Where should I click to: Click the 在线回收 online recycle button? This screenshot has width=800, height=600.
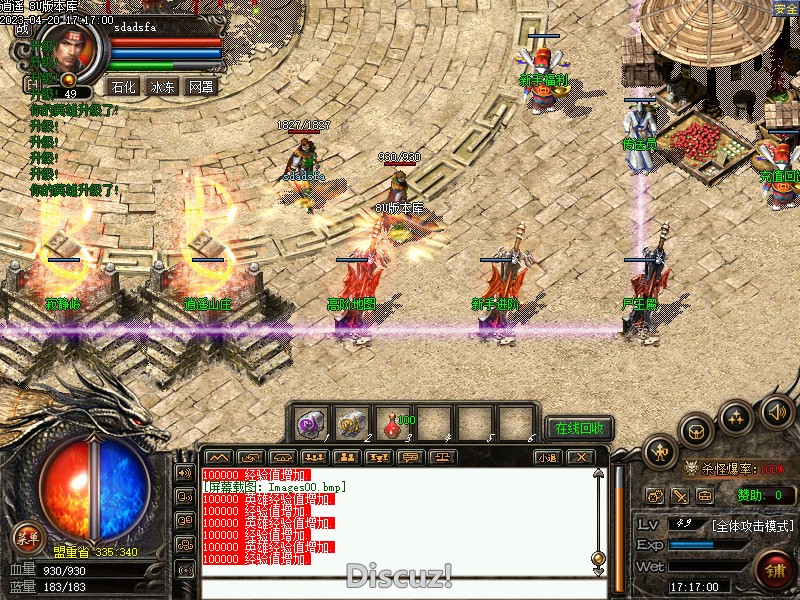(x=580, y=428)
